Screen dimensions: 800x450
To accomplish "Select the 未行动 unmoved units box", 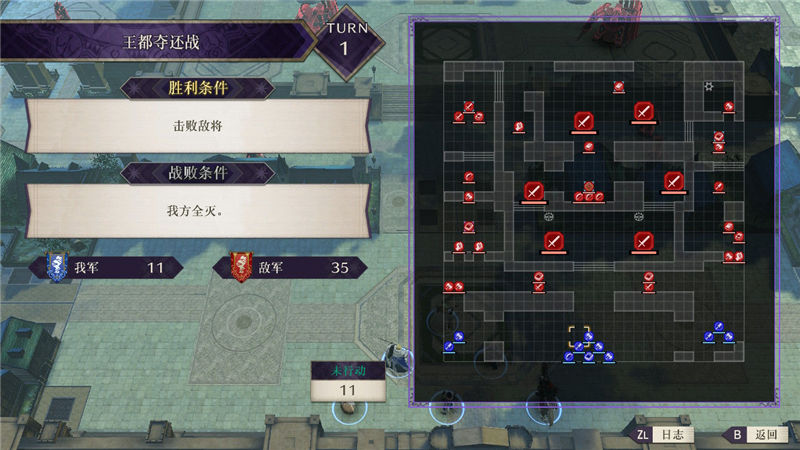I will click(348, 381).
